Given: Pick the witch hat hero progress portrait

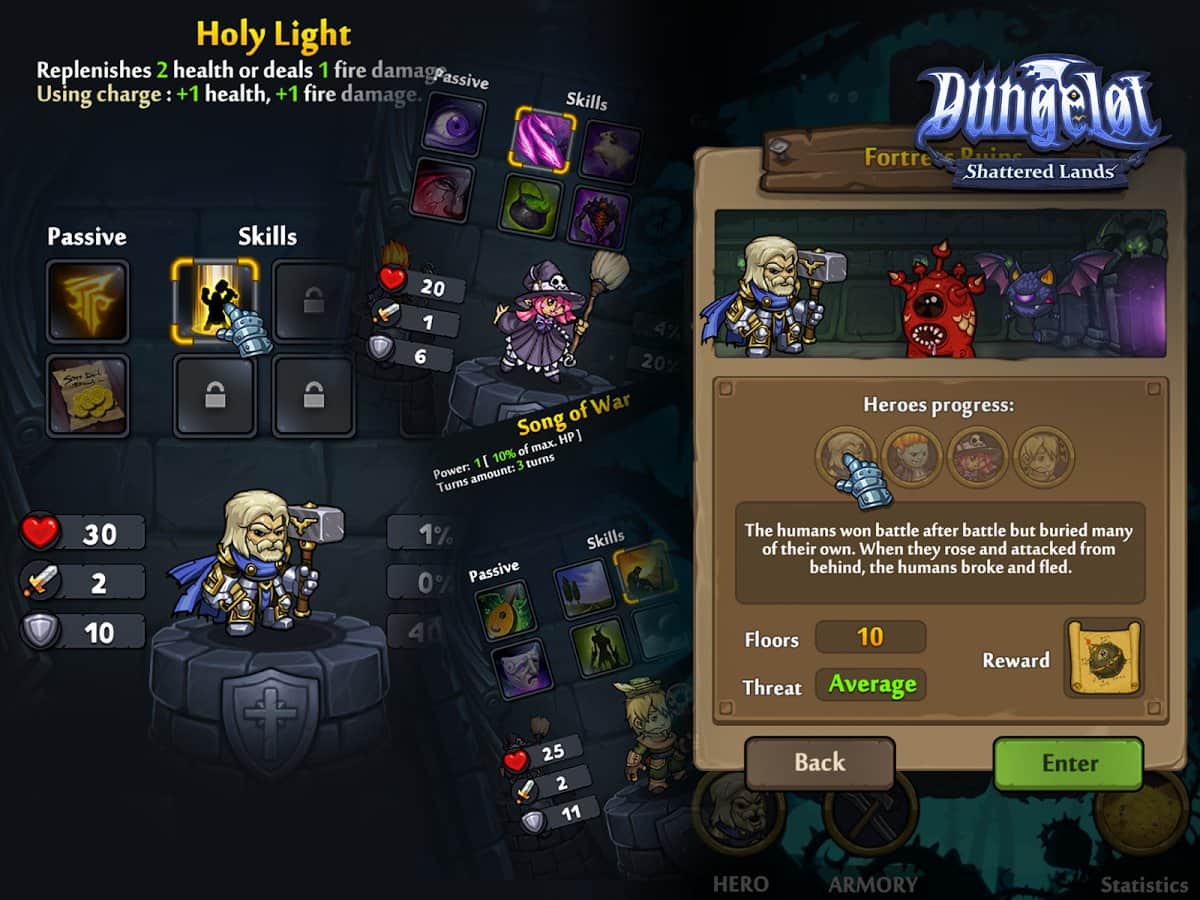Looking at the screenshot, I should click(x=976, y=456).
